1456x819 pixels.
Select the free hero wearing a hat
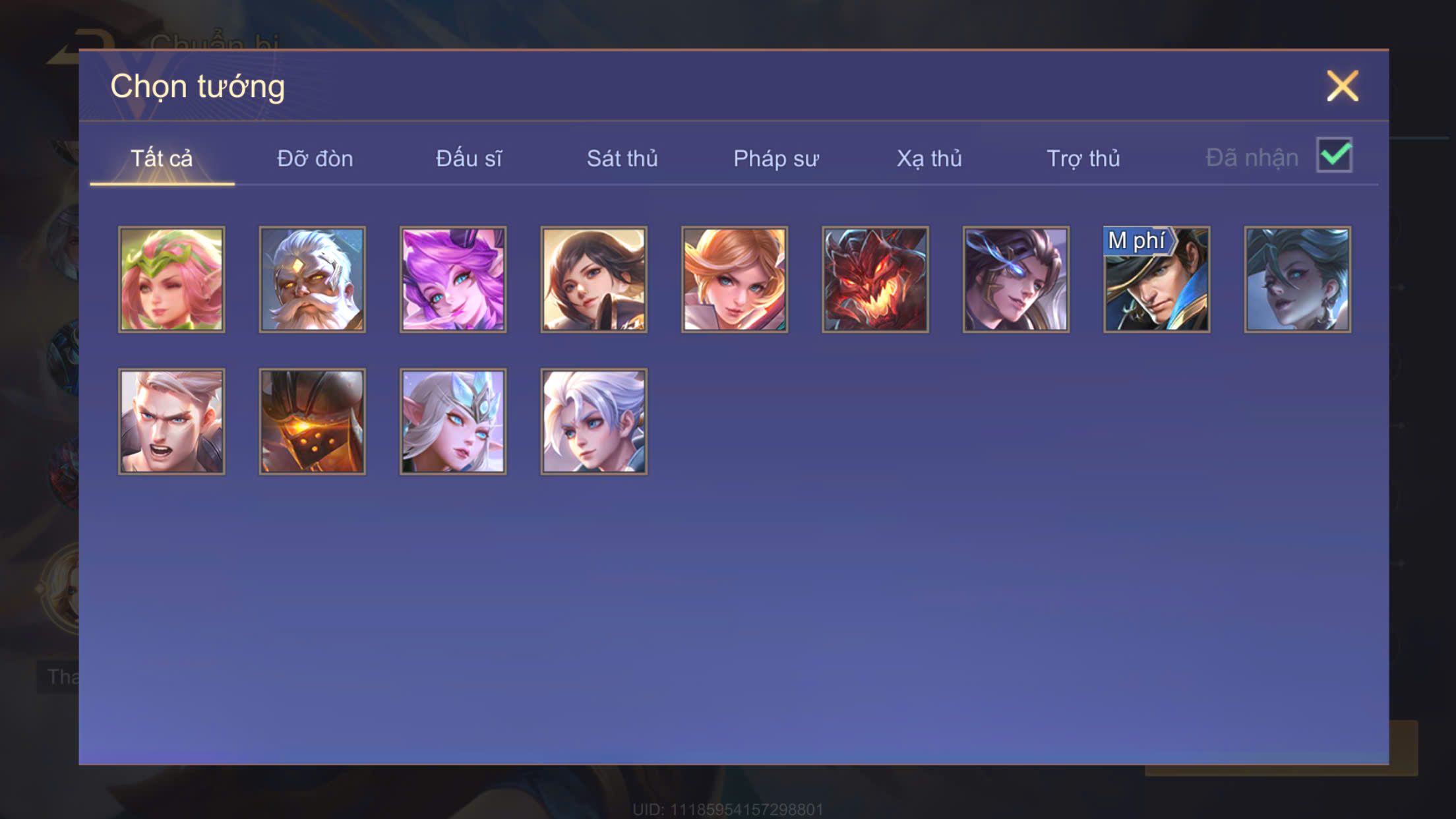[x=1157, y=280]
